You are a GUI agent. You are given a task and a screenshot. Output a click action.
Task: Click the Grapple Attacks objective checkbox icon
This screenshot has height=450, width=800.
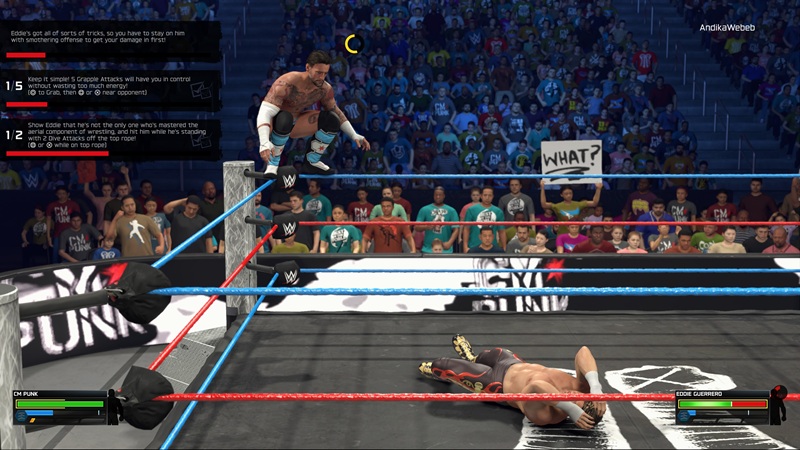coord(201,90)
